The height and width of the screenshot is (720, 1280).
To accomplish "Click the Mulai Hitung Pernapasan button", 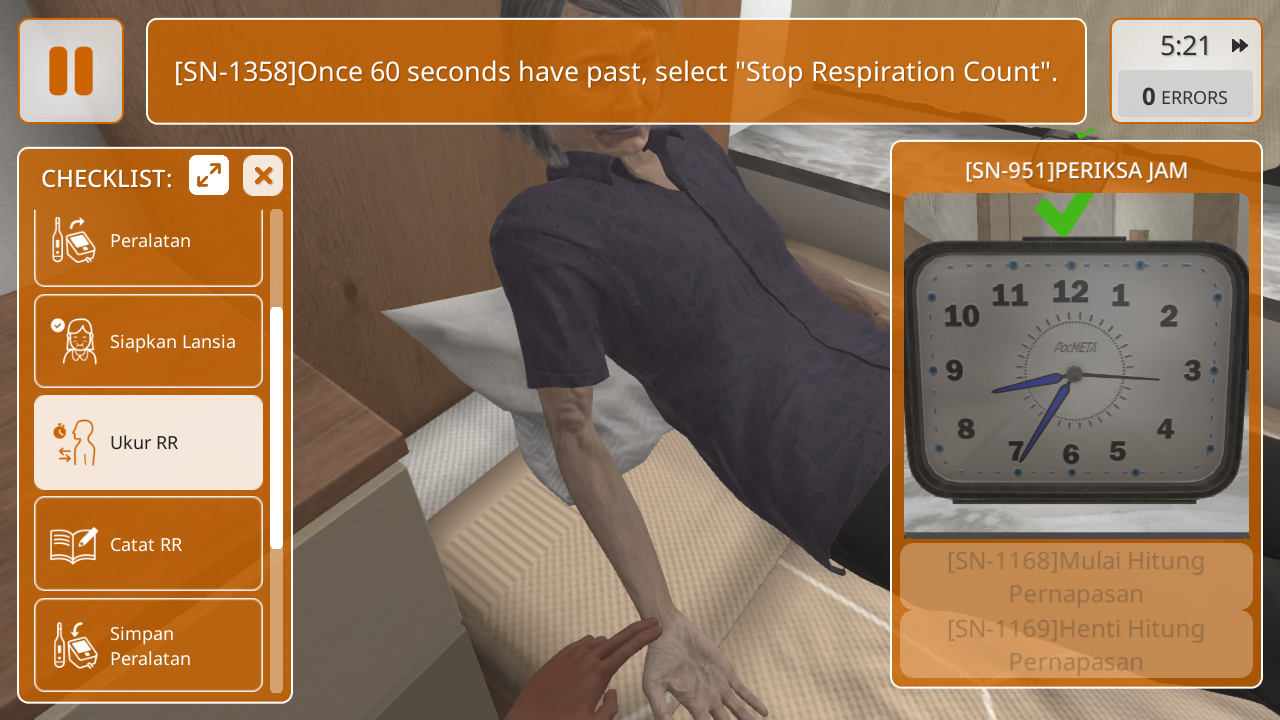I will coord(1076,577).
